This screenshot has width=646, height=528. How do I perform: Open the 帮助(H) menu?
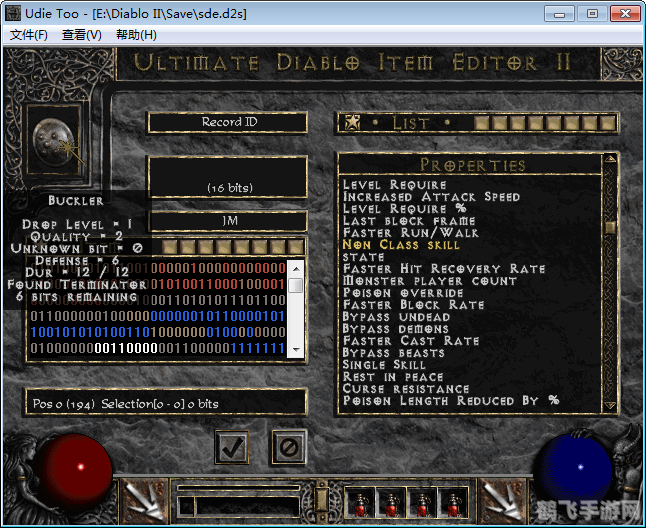click(x=136, y=35)
